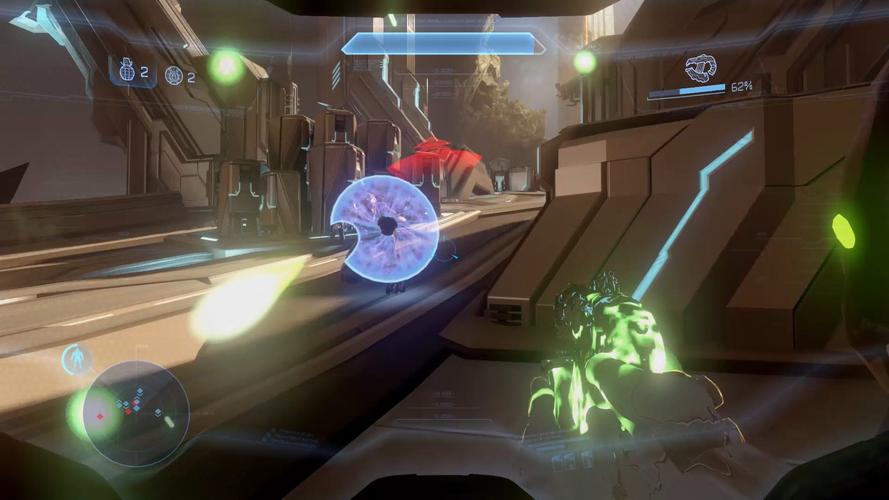Screen dimensions: 889x500
Task: Activate the armor ability figure icon
Action: coord(76,358)
